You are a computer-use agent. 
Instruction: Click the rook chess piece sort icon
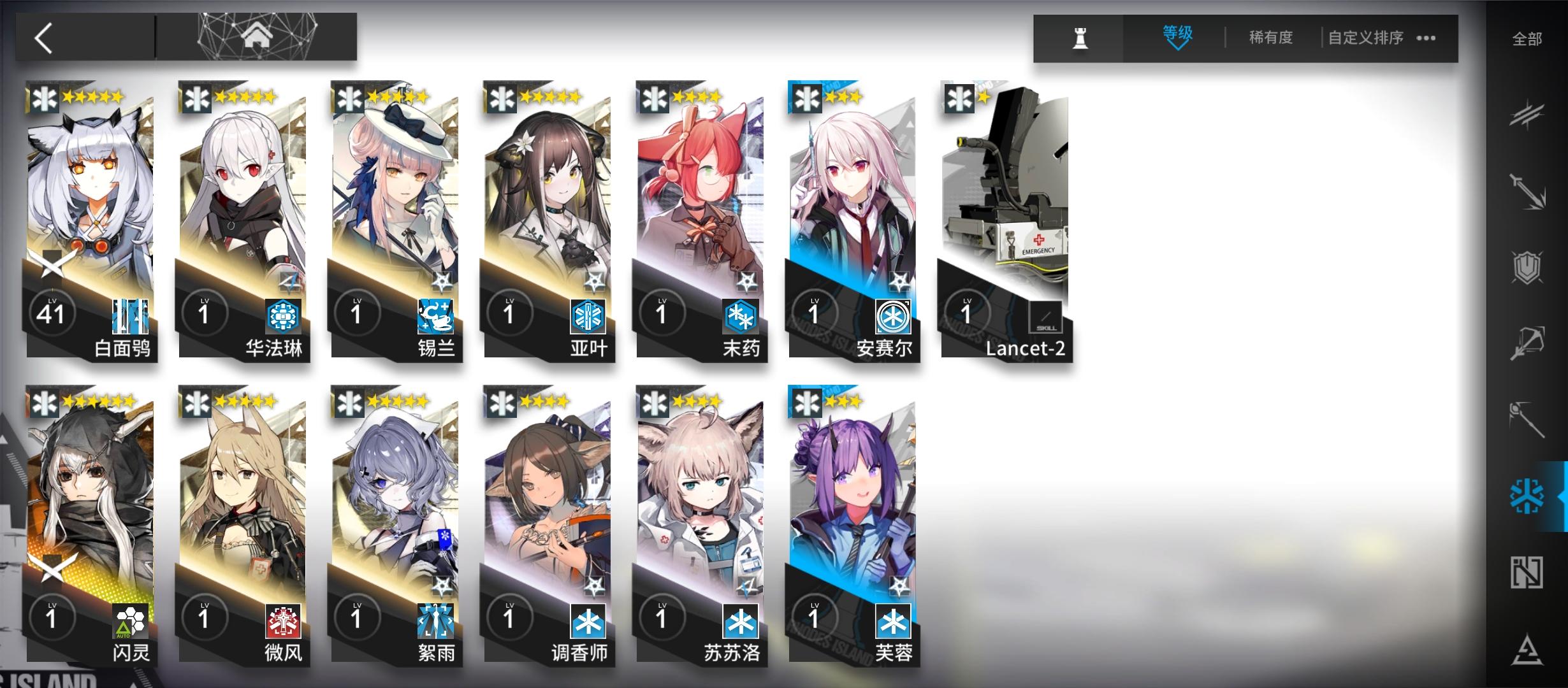tap(1079, 37)
